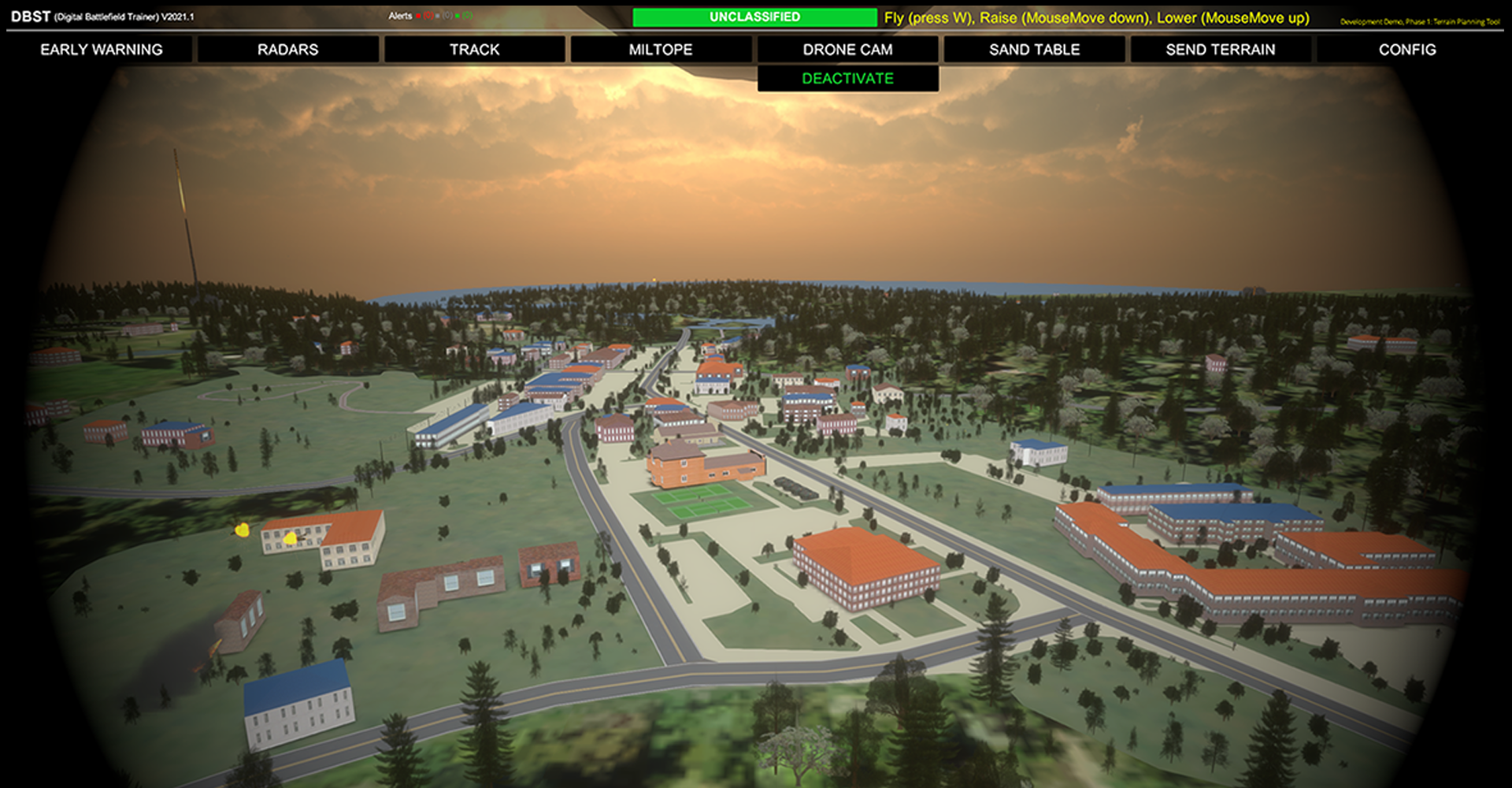Open the Config menu

coord(1406,50)
